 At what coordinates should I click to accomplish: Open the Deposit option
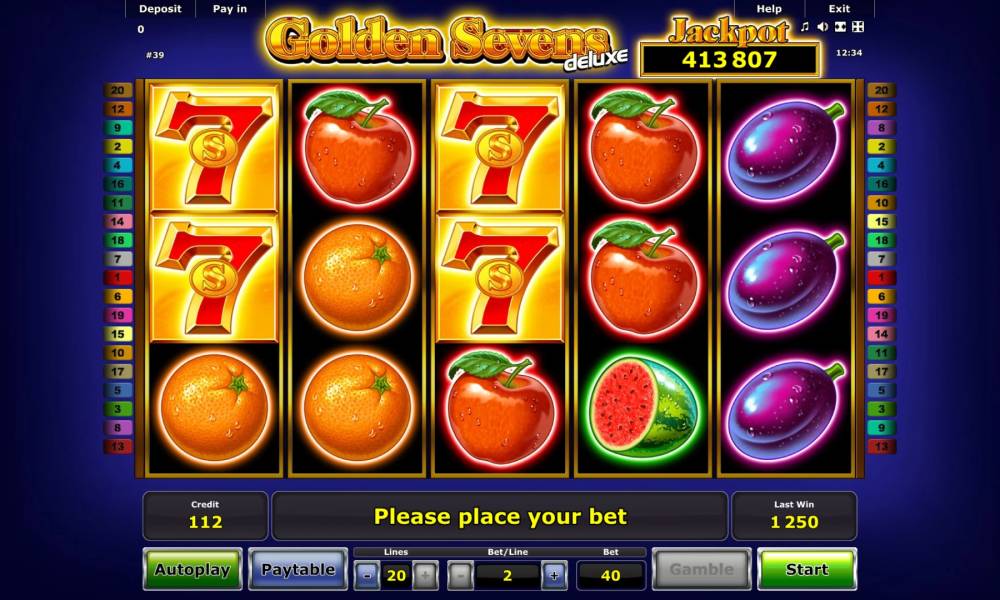160,9
